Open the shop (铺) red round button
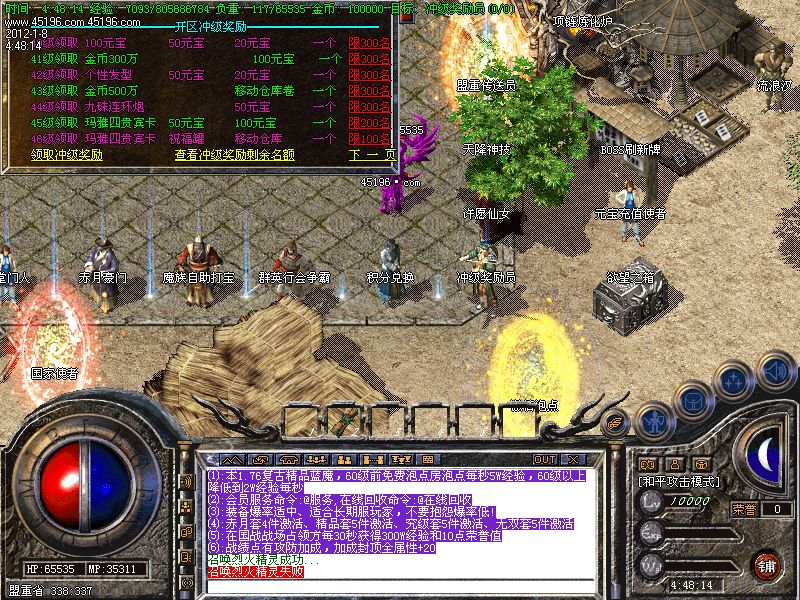Screen dimensions: 800x600 point(767,565)
